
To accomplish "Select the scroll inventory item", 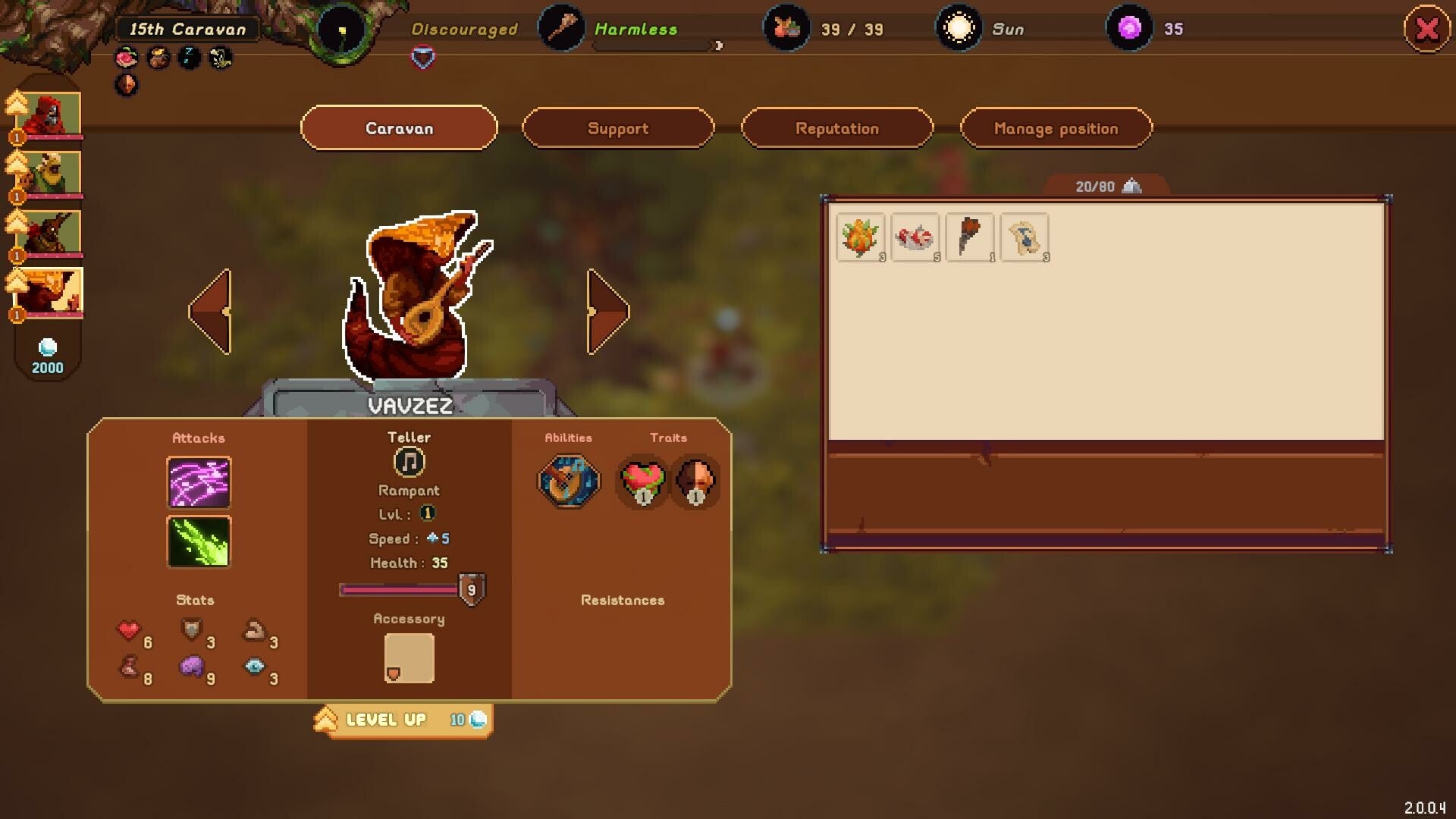I will (x=1025, y=237).
